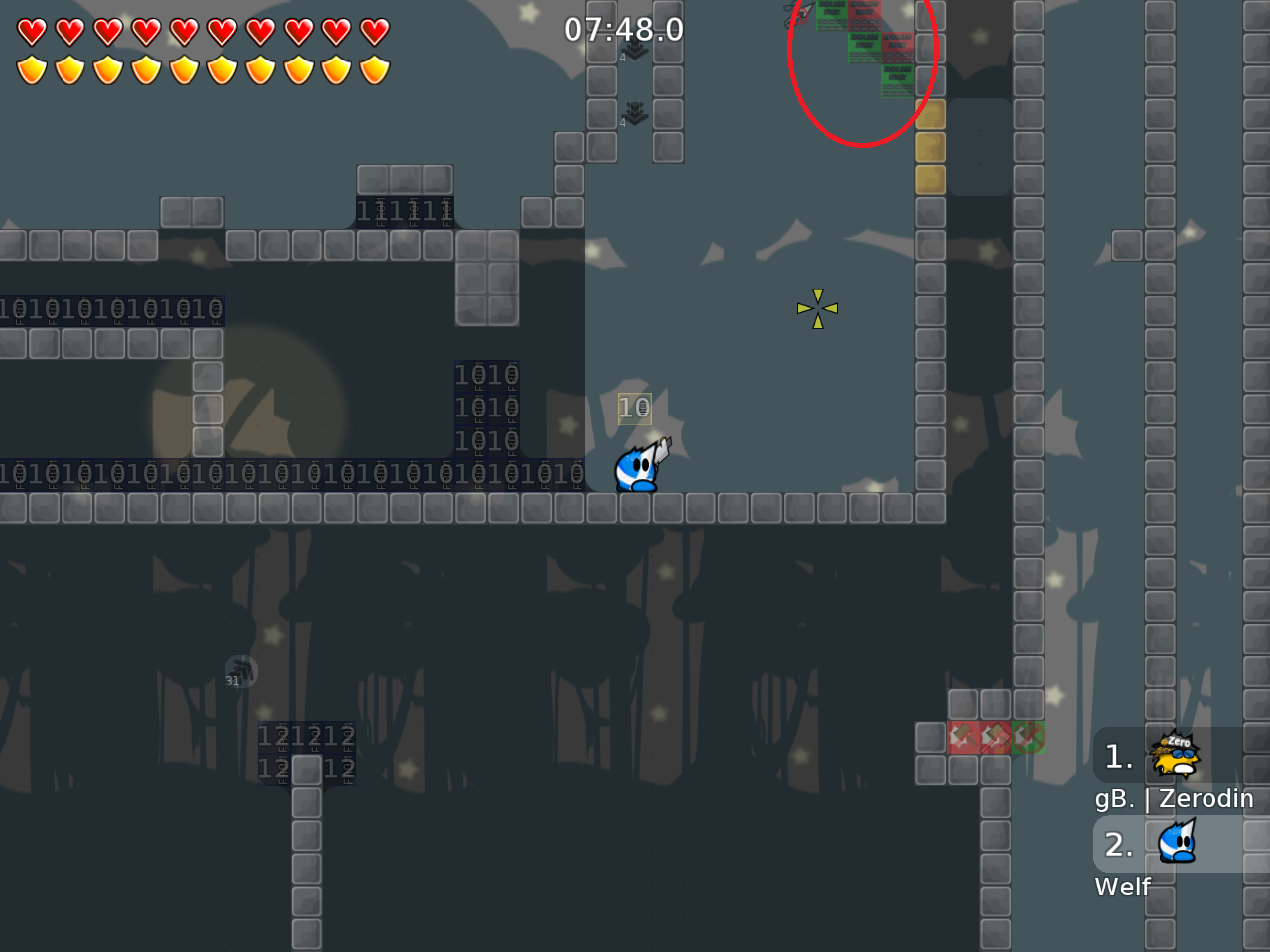
Task: Click the player name Welf
Action: (1122, 887)
